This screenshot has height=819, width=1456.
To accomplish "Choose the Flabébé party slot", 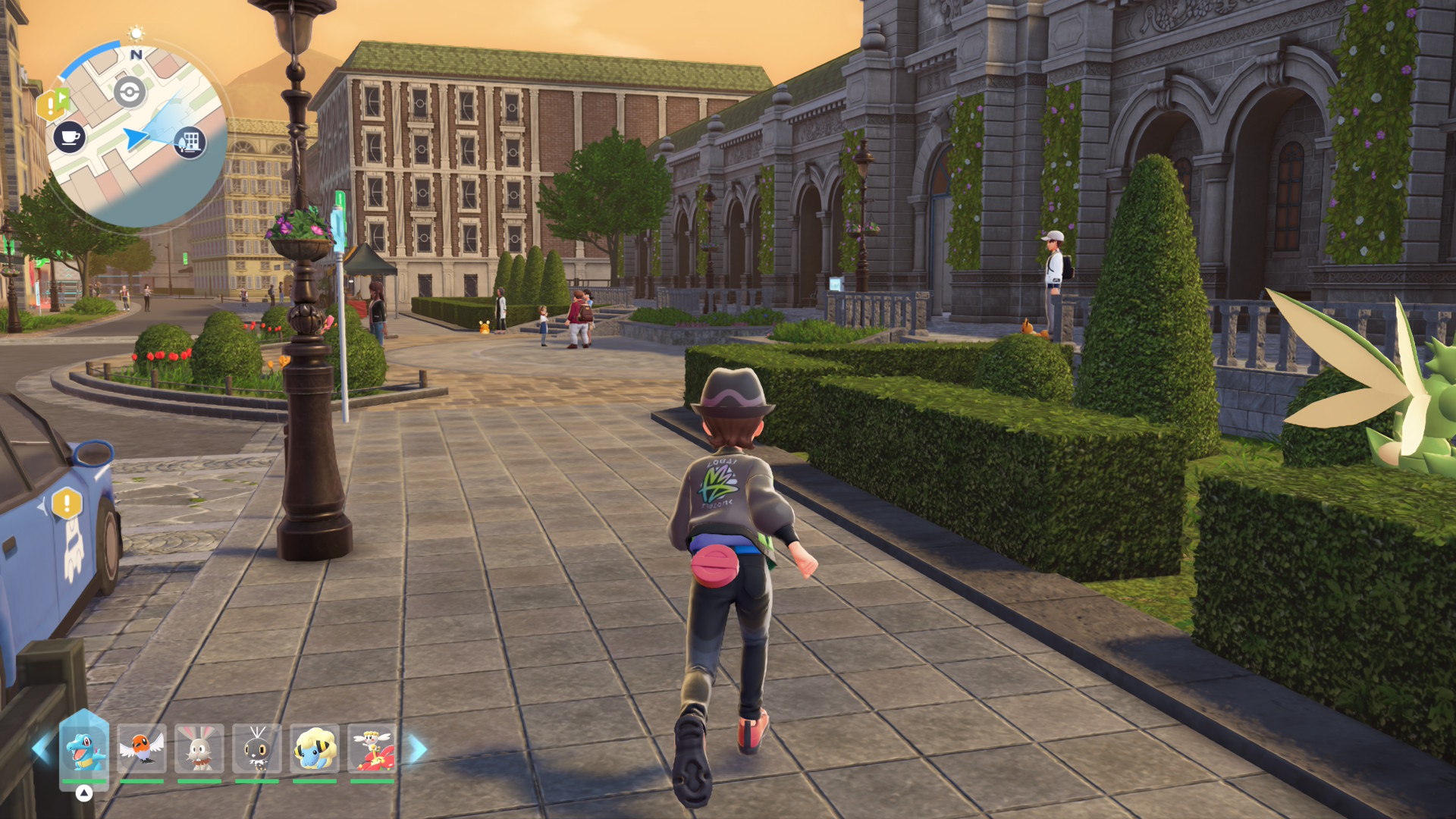I will coord(372,749).
